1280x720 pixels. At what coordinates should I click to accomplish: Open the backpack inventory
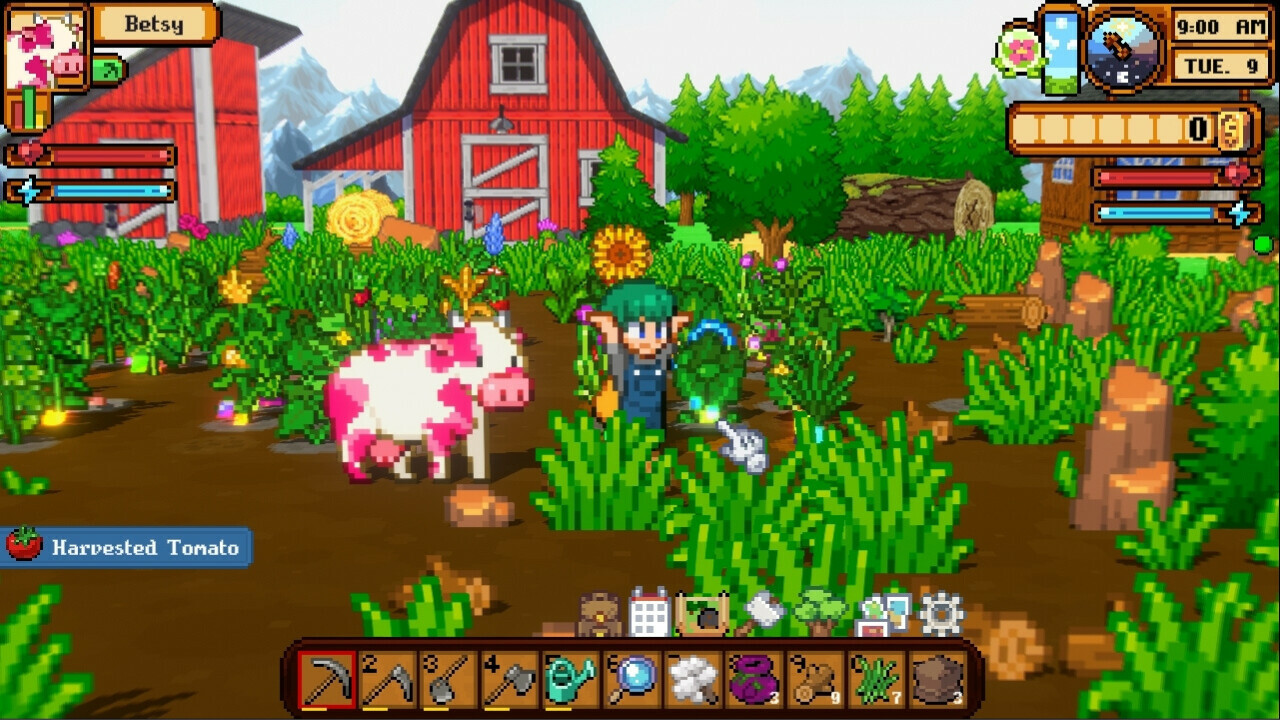click(x=598, y=615)
